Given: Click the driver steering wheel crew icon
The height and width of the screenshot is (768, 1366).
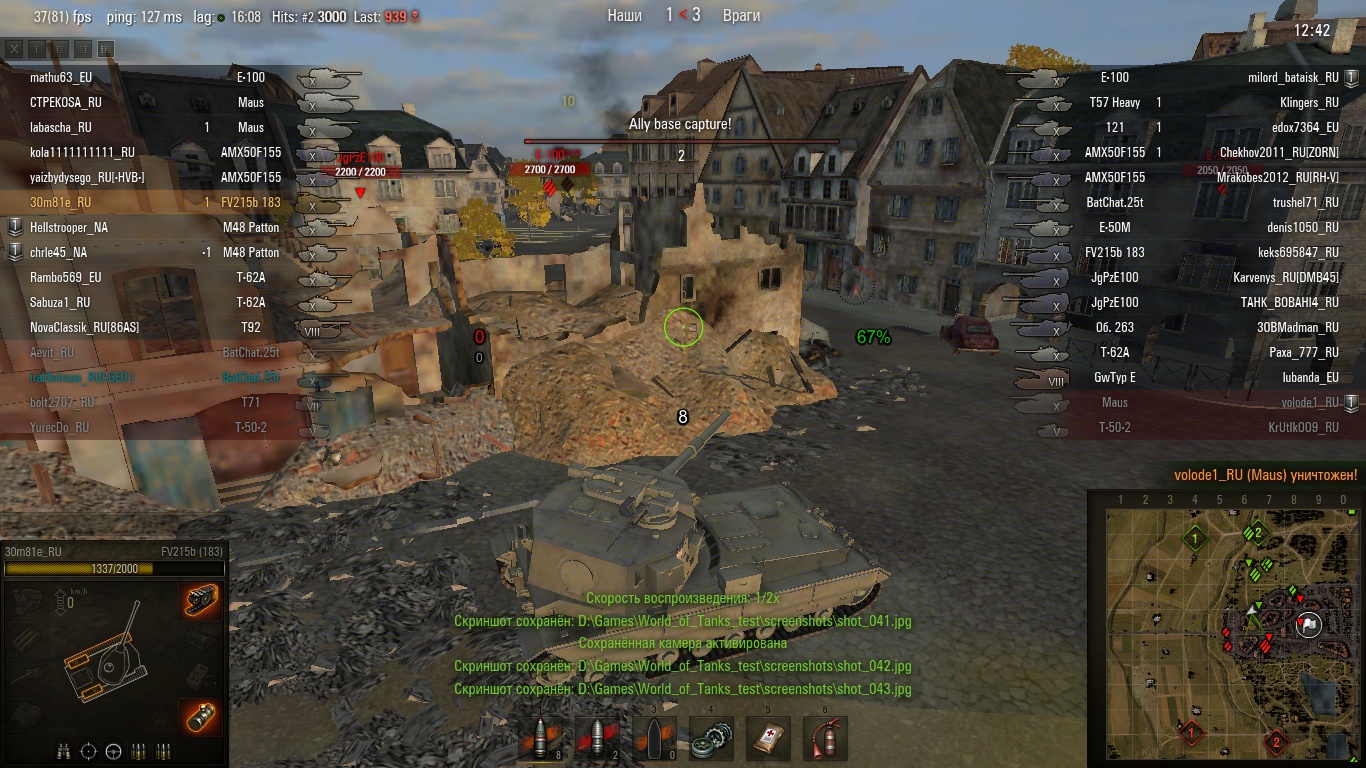Looking at the screenshot, I should tap(113, 751).
